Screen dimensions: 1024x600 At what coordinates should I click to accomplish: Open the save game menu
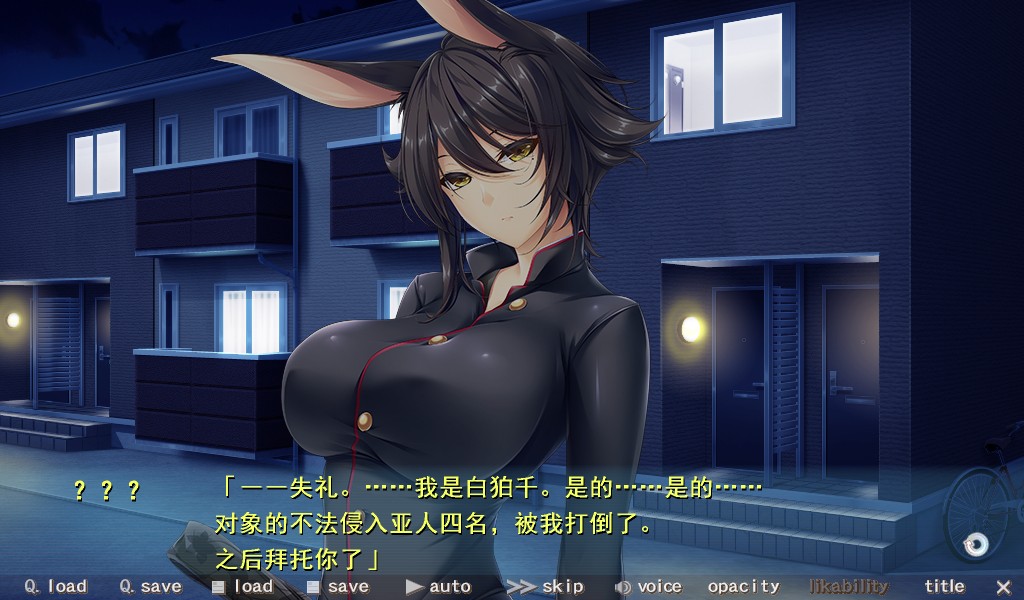coord(338,587)
